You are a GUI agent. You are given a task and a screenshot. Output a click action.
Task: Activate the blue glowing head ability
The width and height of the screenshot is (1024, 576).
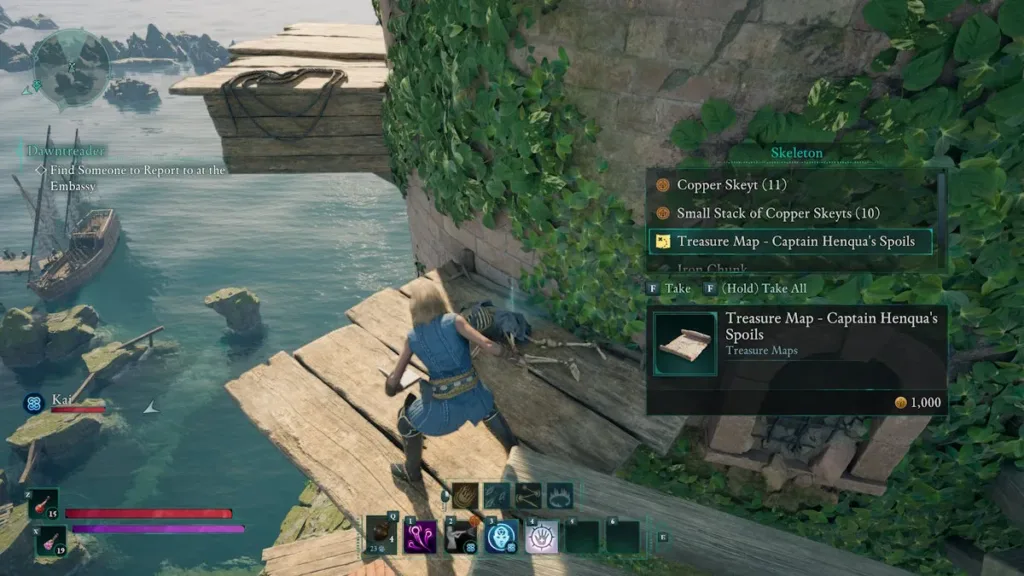(501, 536)
